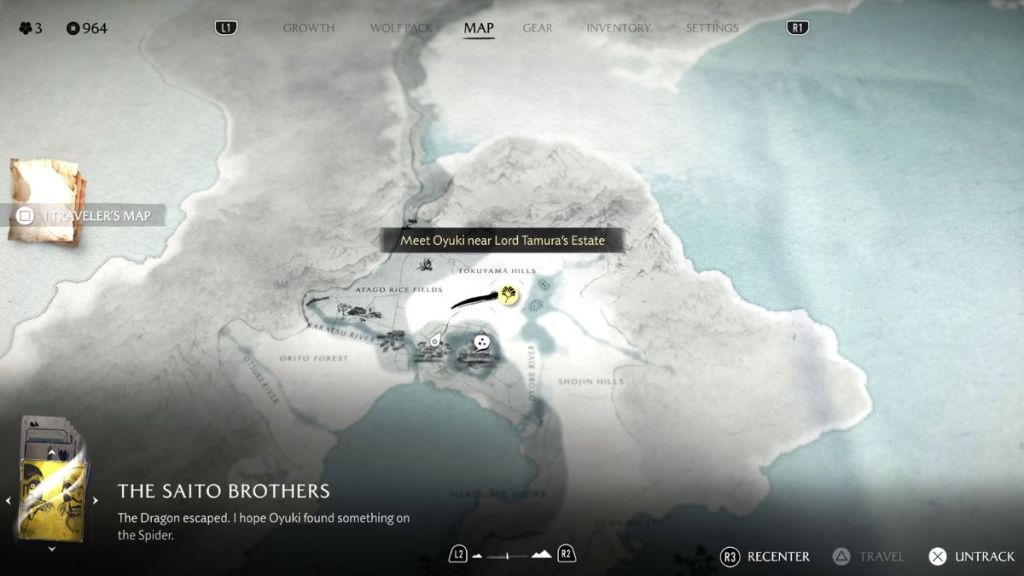The width and height of the screenshot is (1024, 576).
Task: Click the down arrow below the quest card
Action: [x=52, y=549]
